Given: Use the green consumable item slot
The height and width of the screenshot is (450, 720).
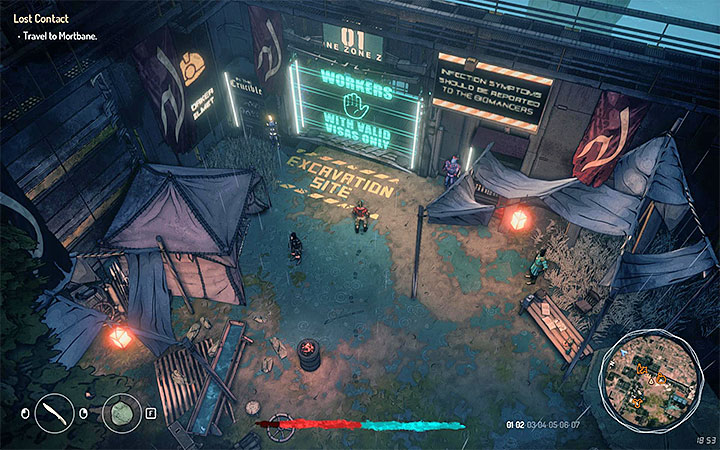Looking at the screenshot, I should pos(121,412).
